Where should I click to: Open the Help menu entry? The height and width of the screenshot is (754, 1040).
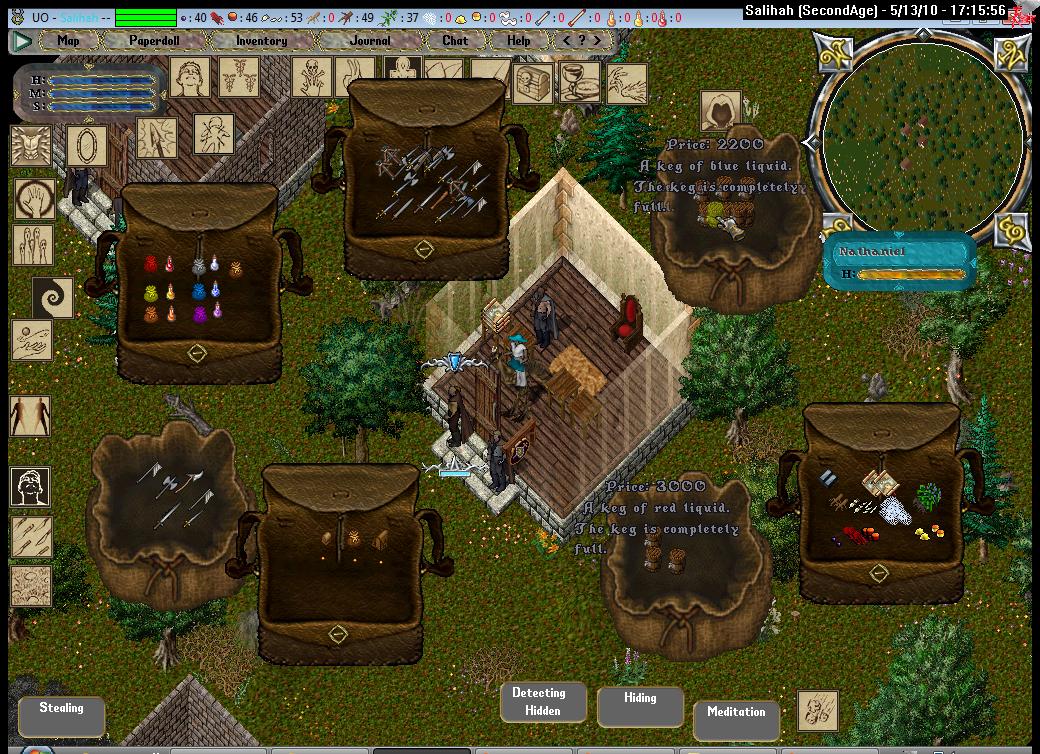coord(519,41)
